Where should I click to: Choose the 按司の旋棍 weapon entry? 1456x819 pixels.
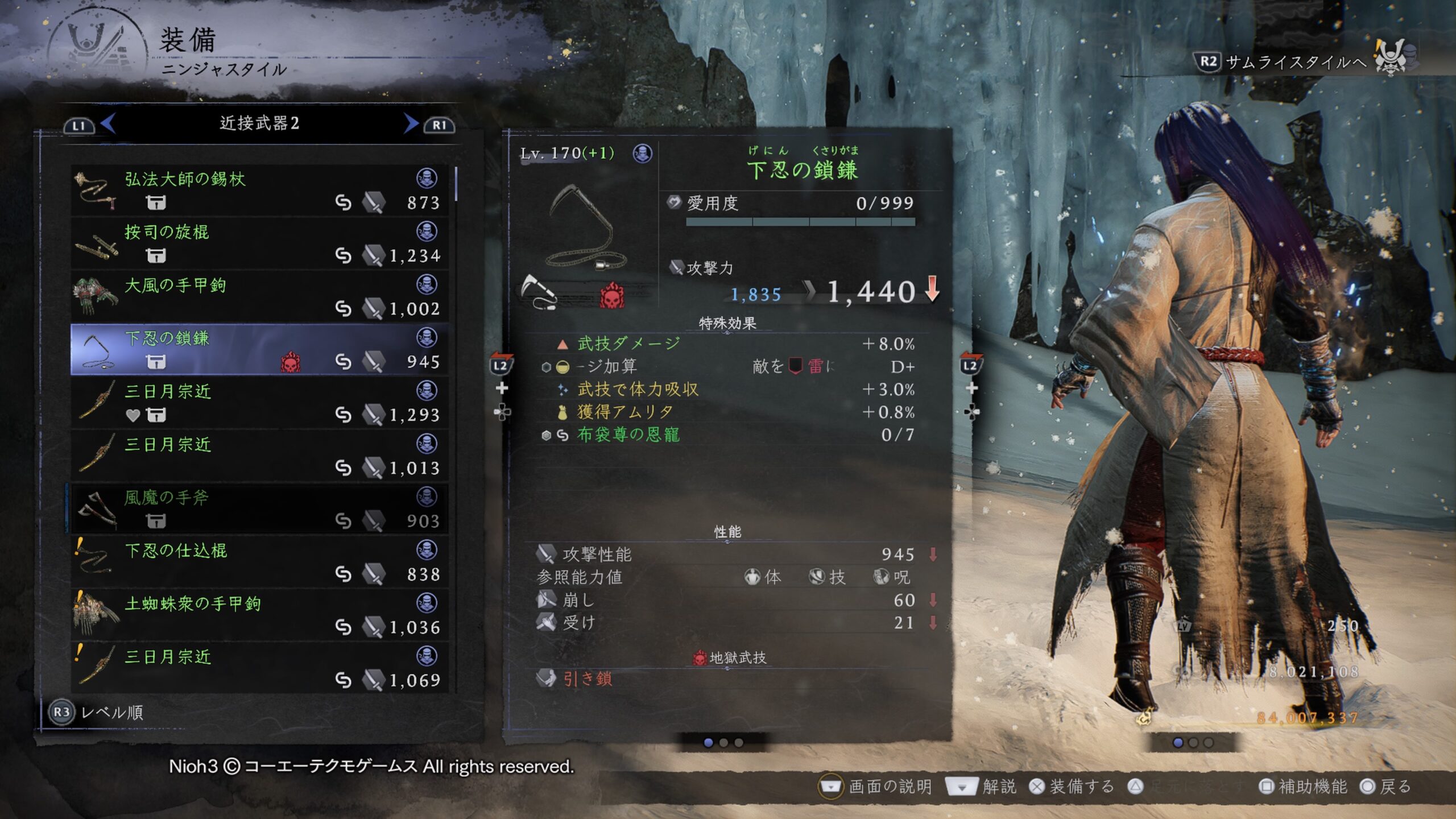(259, 243)
